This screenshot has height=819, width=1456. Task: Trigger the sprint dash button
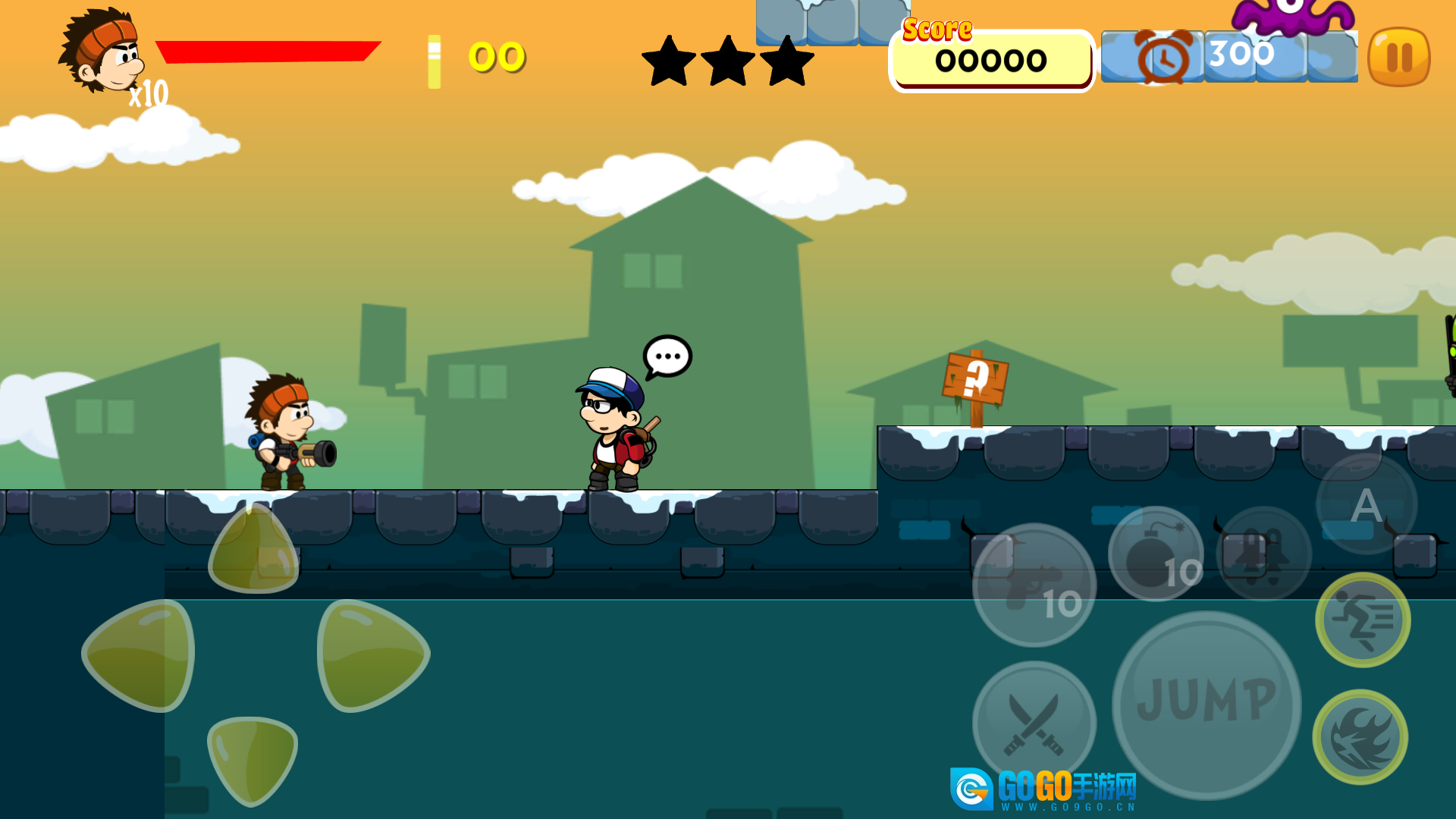(x=1362, y=620)
